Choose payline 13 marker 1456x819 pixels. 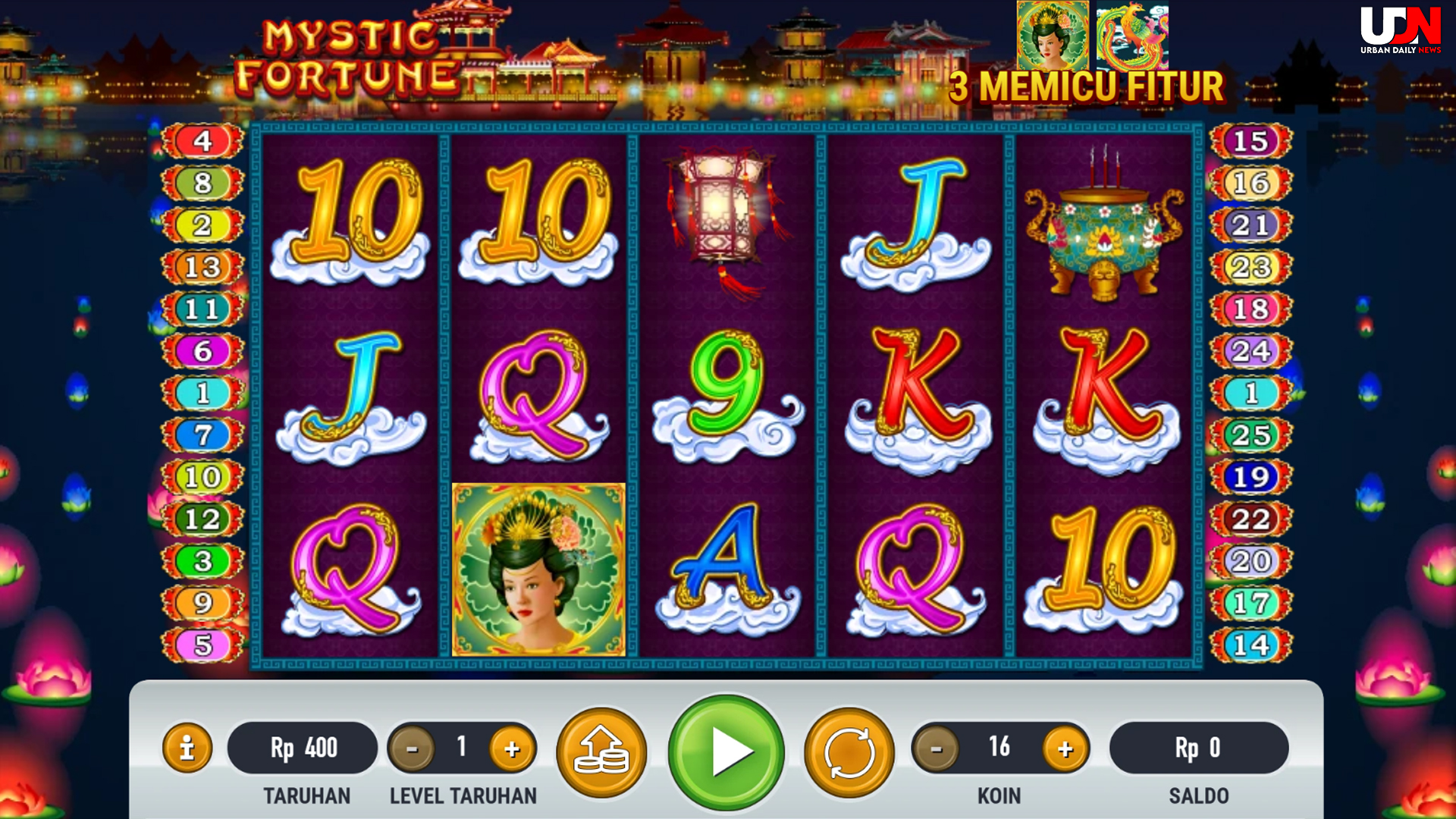[202, 267]
